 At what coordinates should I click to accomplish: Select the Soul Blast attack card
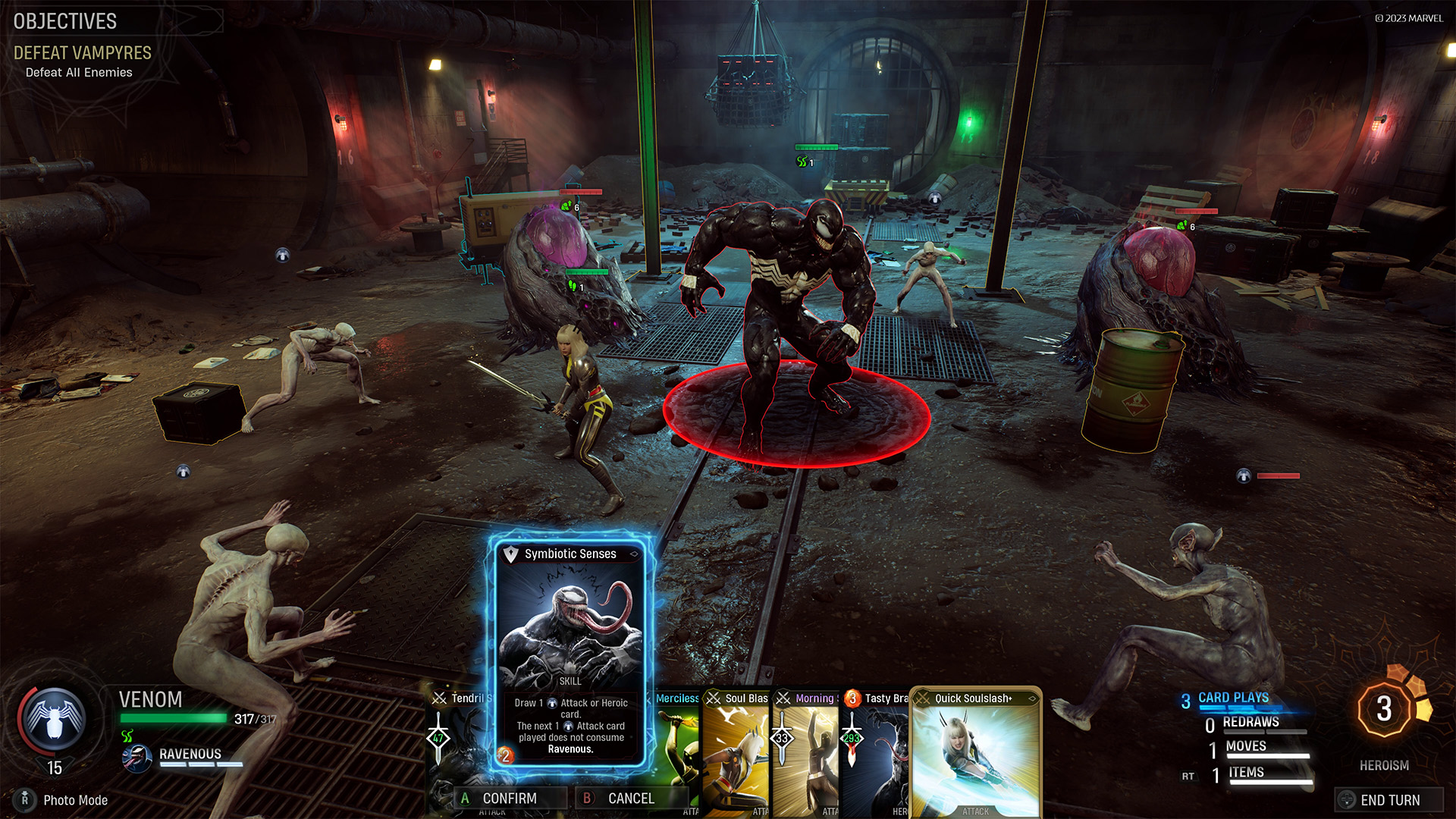736,751
